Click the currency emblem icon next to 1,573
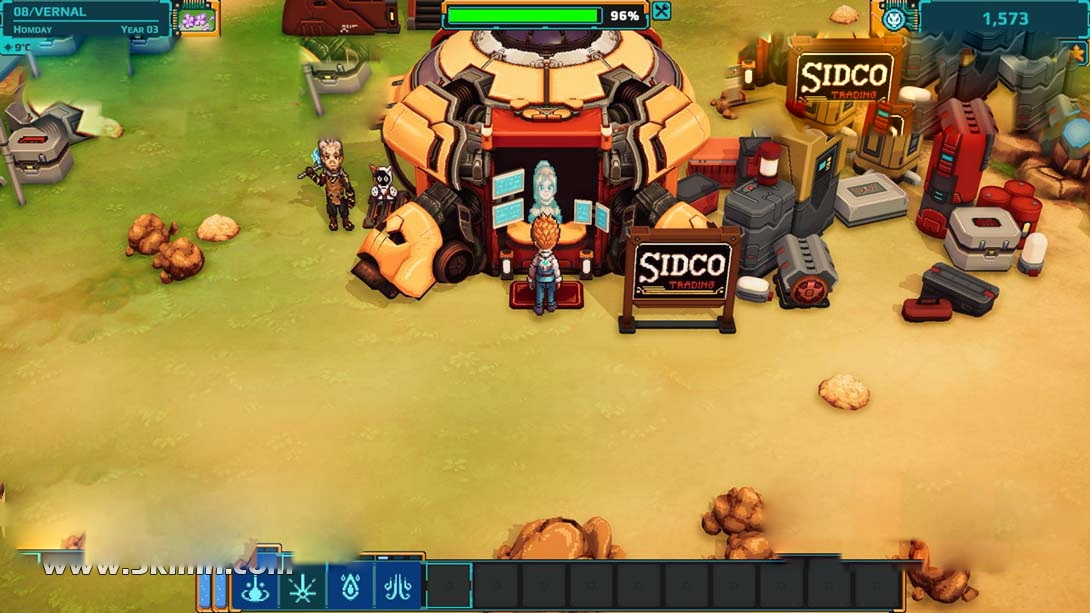The image size is (1090, 613). click(894, 18)
